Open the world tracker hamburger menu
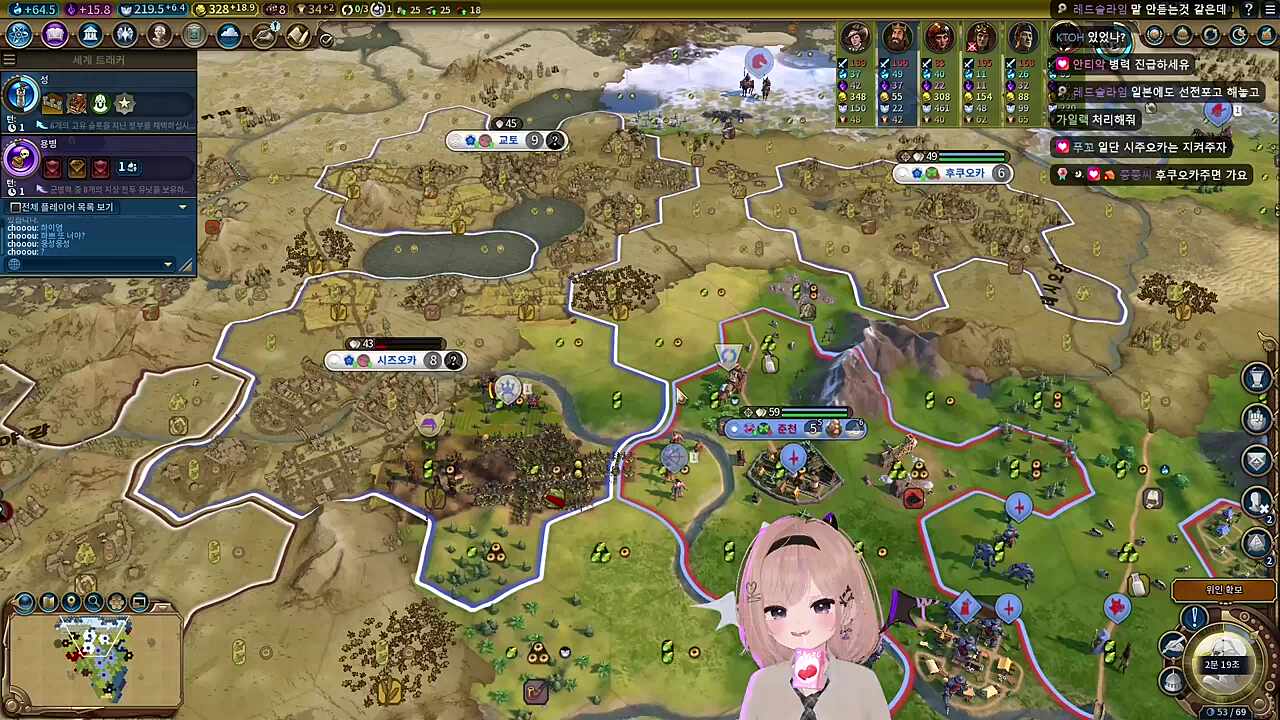The height and width of the screenshot is (720, 1280). click(x=9, y=60)
